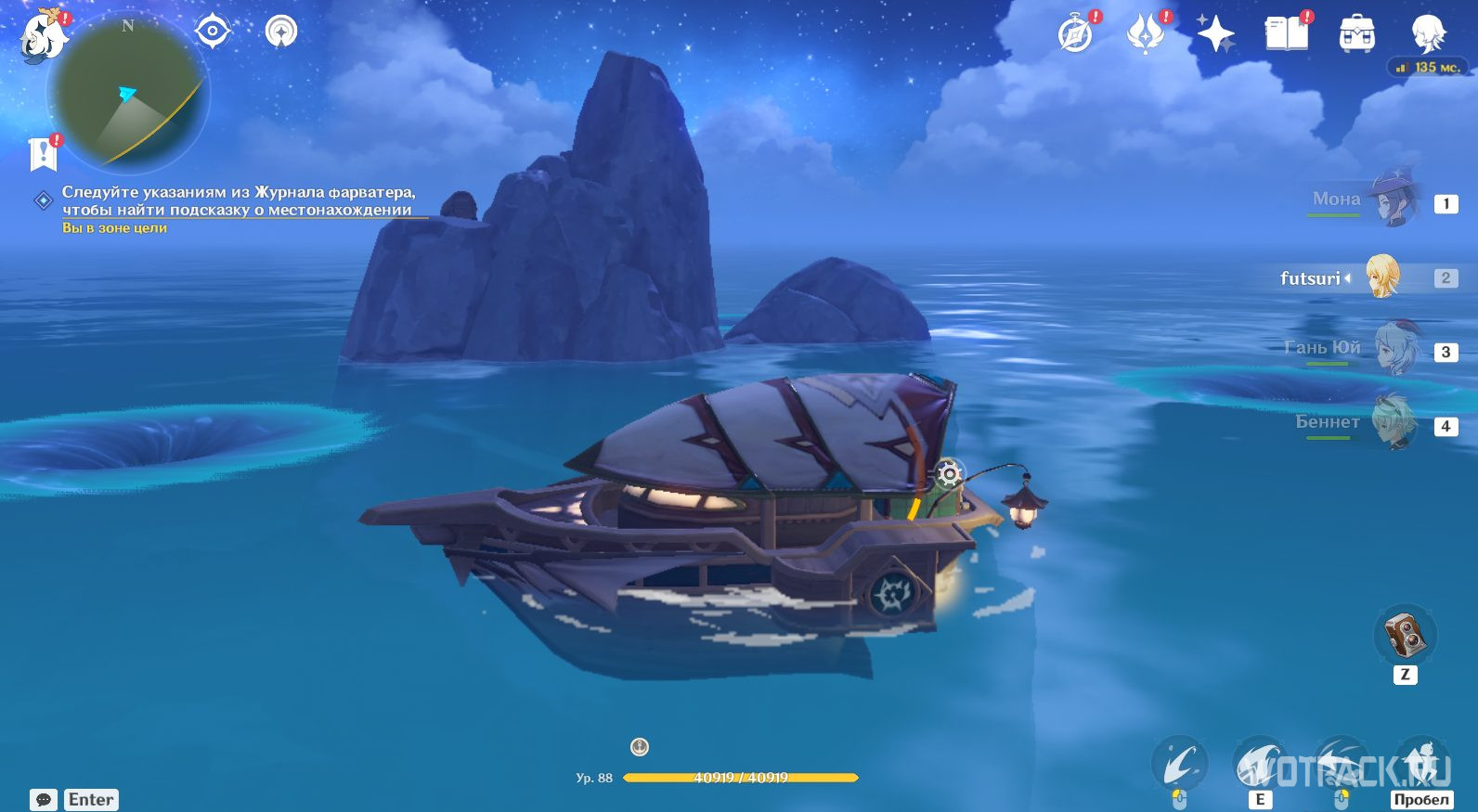The height and width of the screenshot is (812, 1478).
Task: Open the Wish four-pointed star icon
Action: (1215, 35)
